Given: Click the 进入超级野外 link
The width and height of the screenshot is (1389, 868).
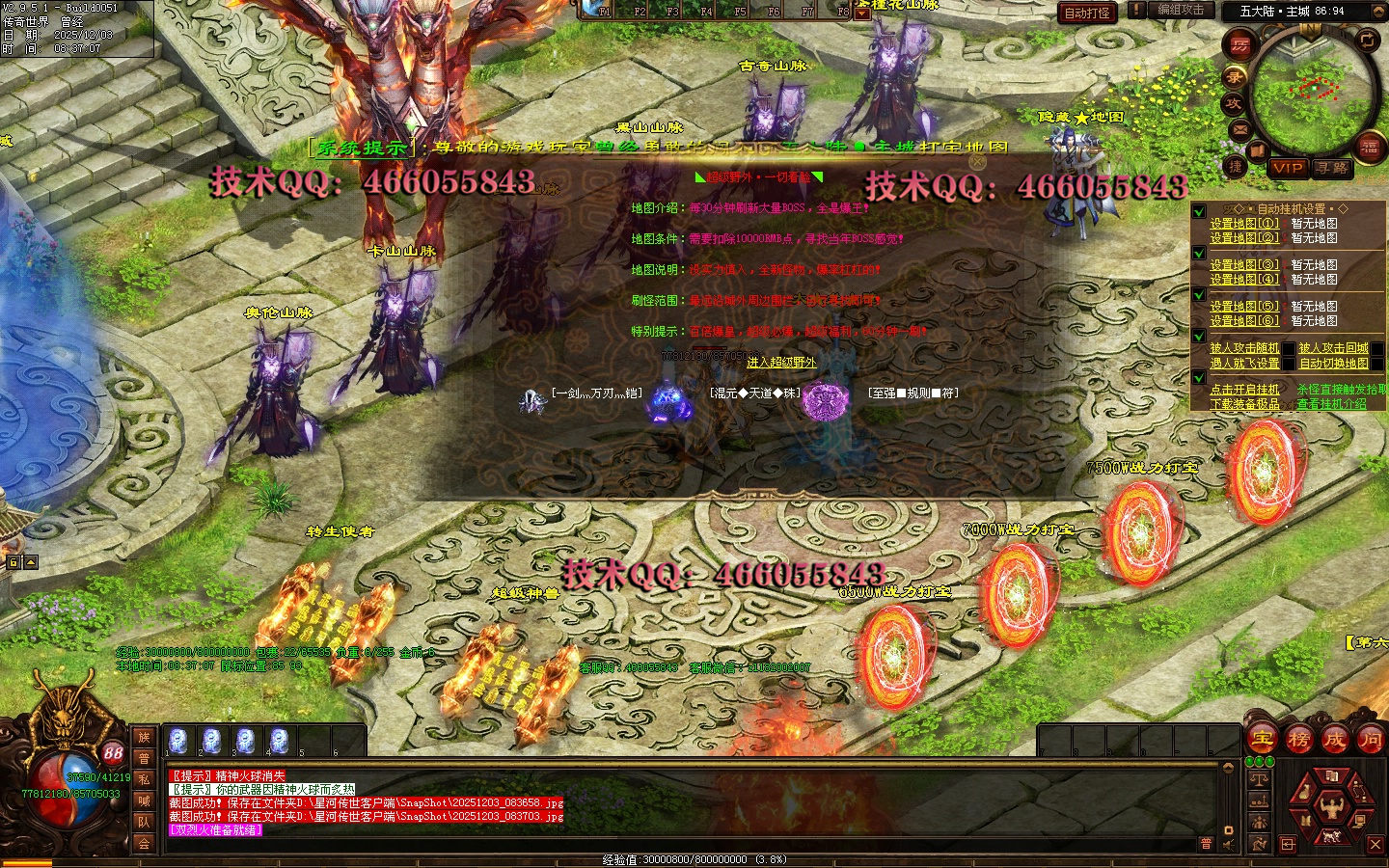Looking at the screenshot, I should (x=781, y=363).
